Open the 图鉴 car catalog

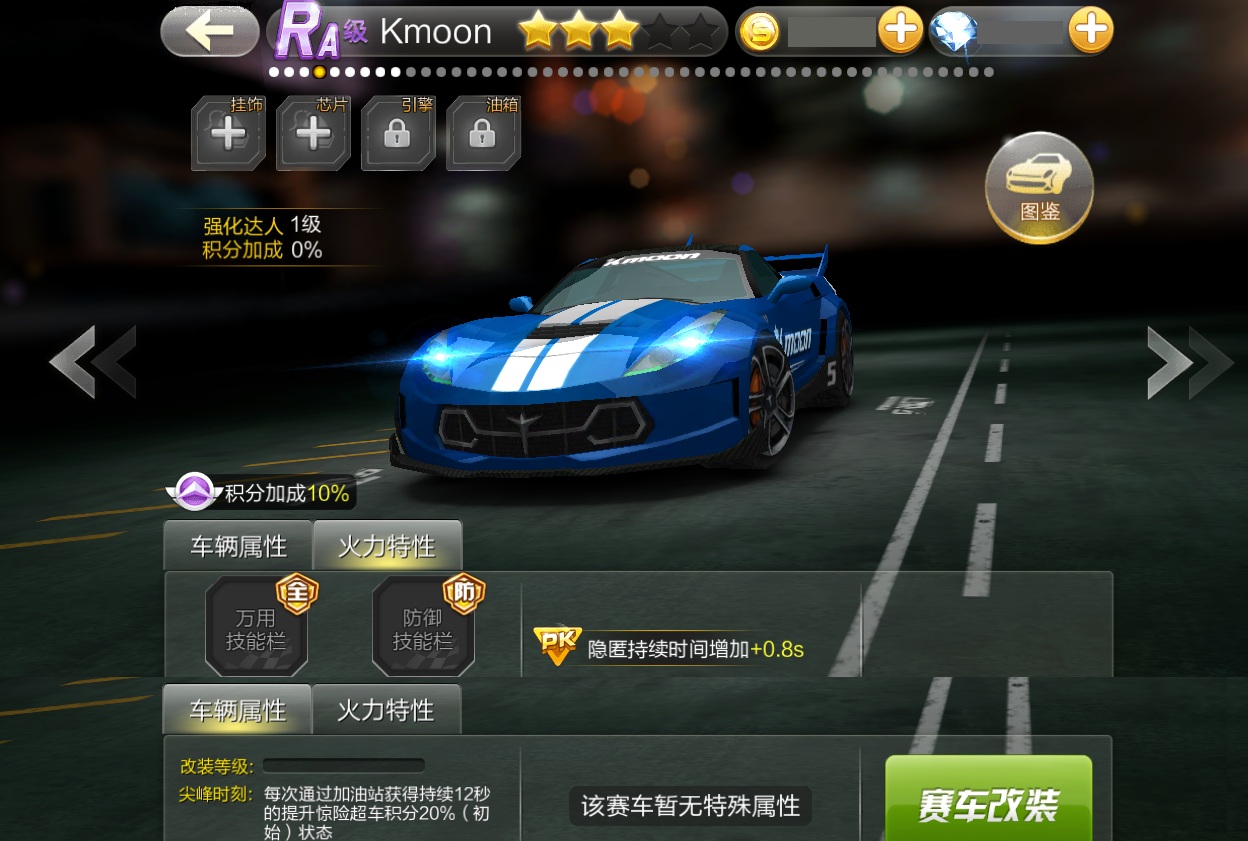click(x=1039, y=188)
